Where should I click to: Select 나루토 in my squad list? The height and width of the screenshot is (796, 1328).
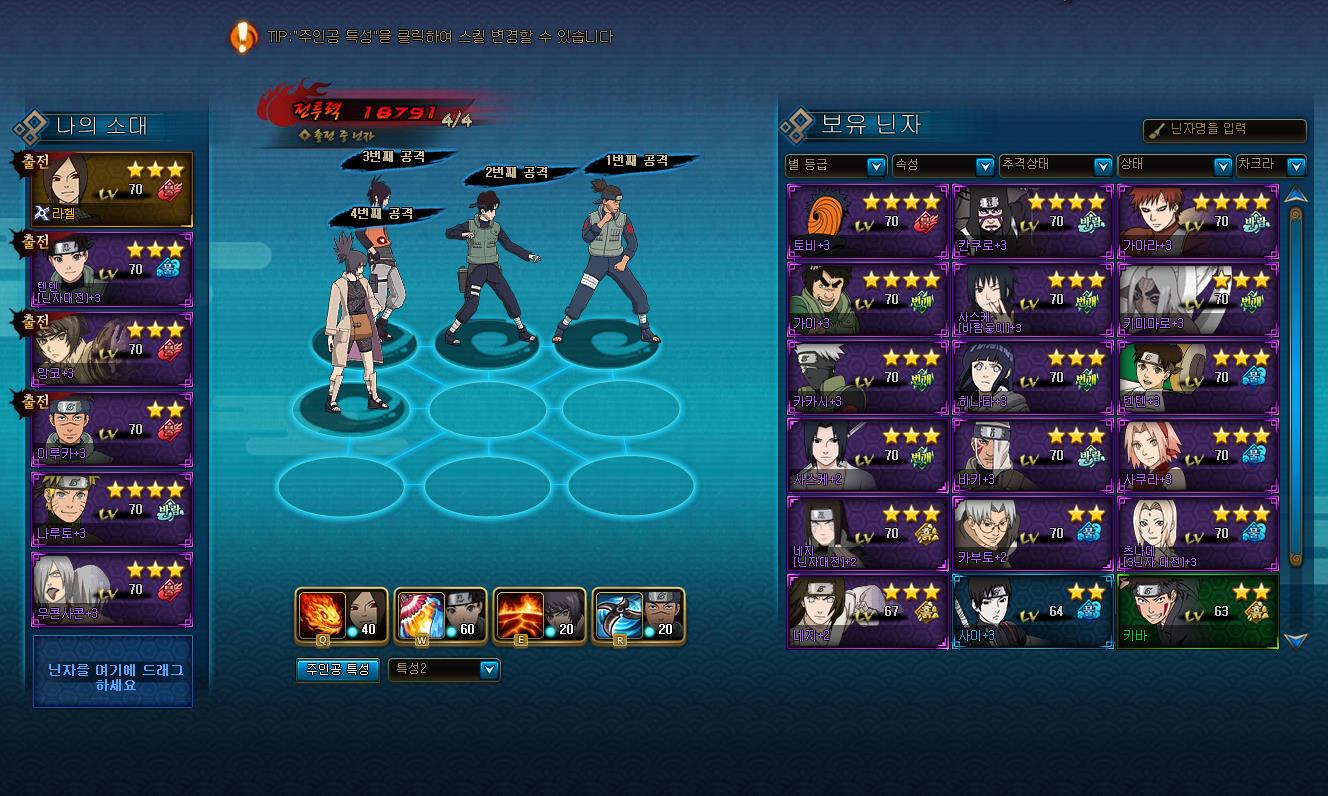coord(112,510)
